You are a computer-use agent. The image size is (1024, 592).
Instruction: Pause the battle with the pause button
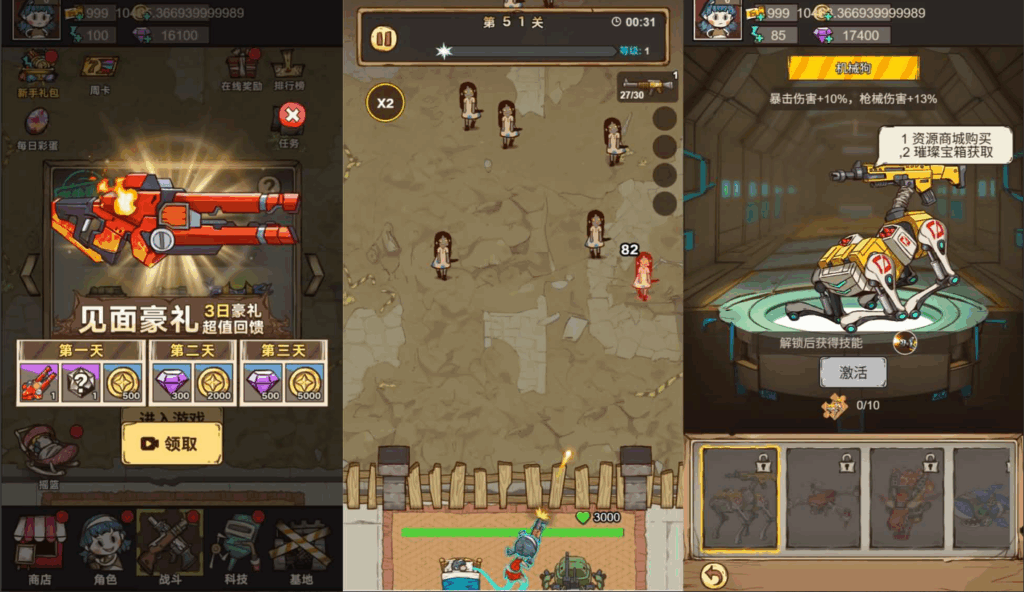tap(383, 39)
